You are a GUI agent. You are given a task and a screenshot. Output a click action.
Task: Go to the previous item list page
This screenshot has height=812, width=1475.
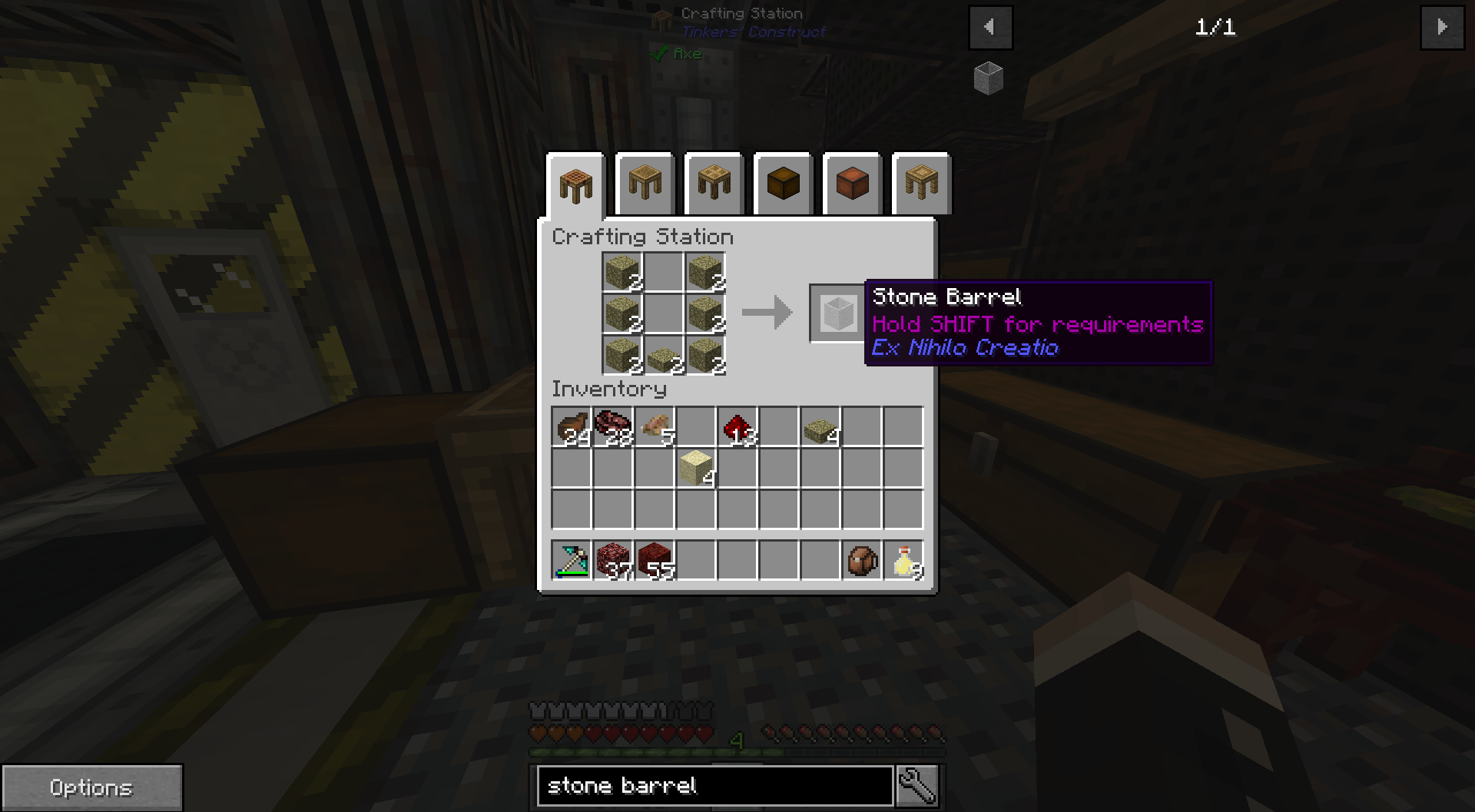(x=990, y=28)
